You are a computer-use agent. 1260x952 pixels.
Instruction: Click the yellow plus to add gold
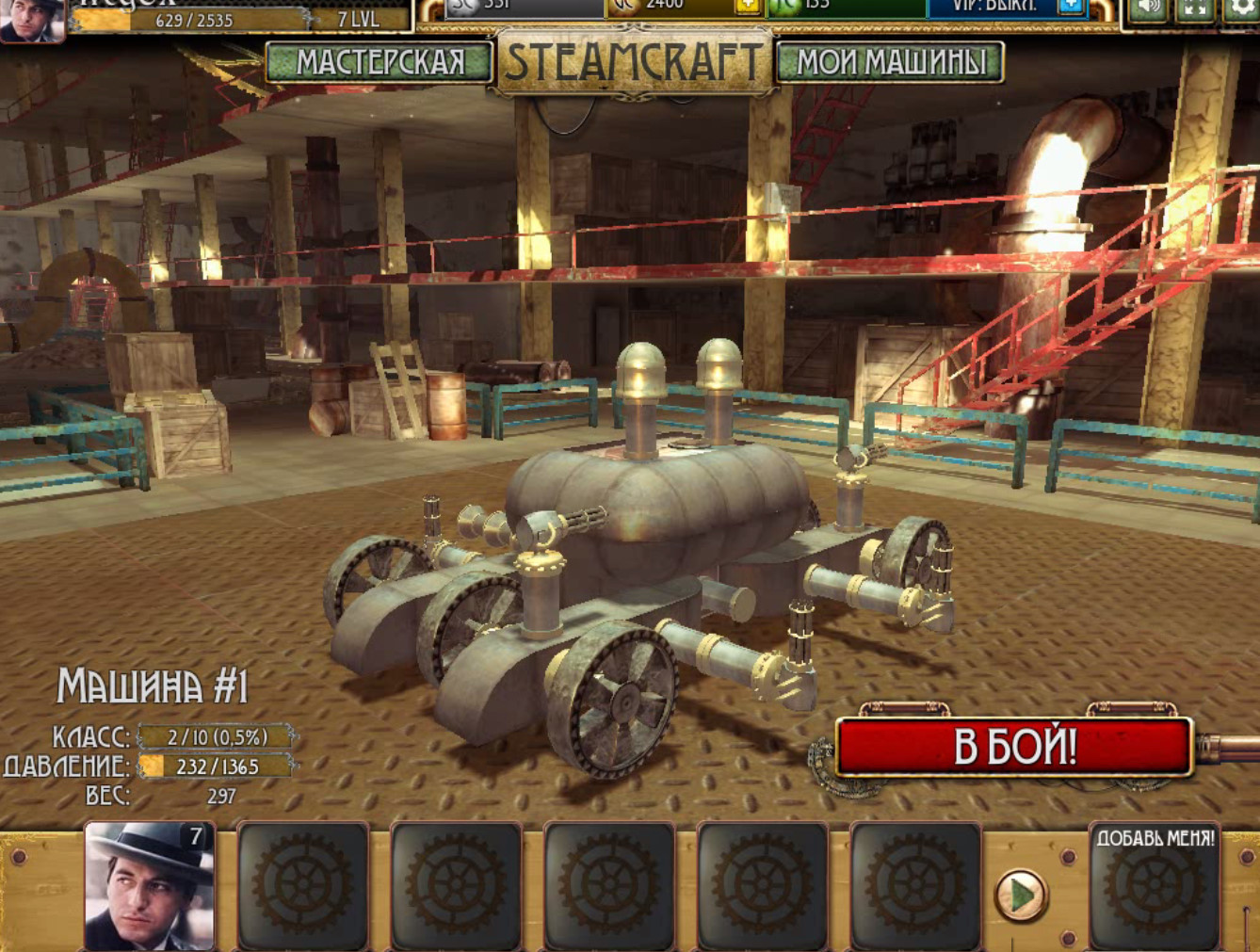pos(747,6)
